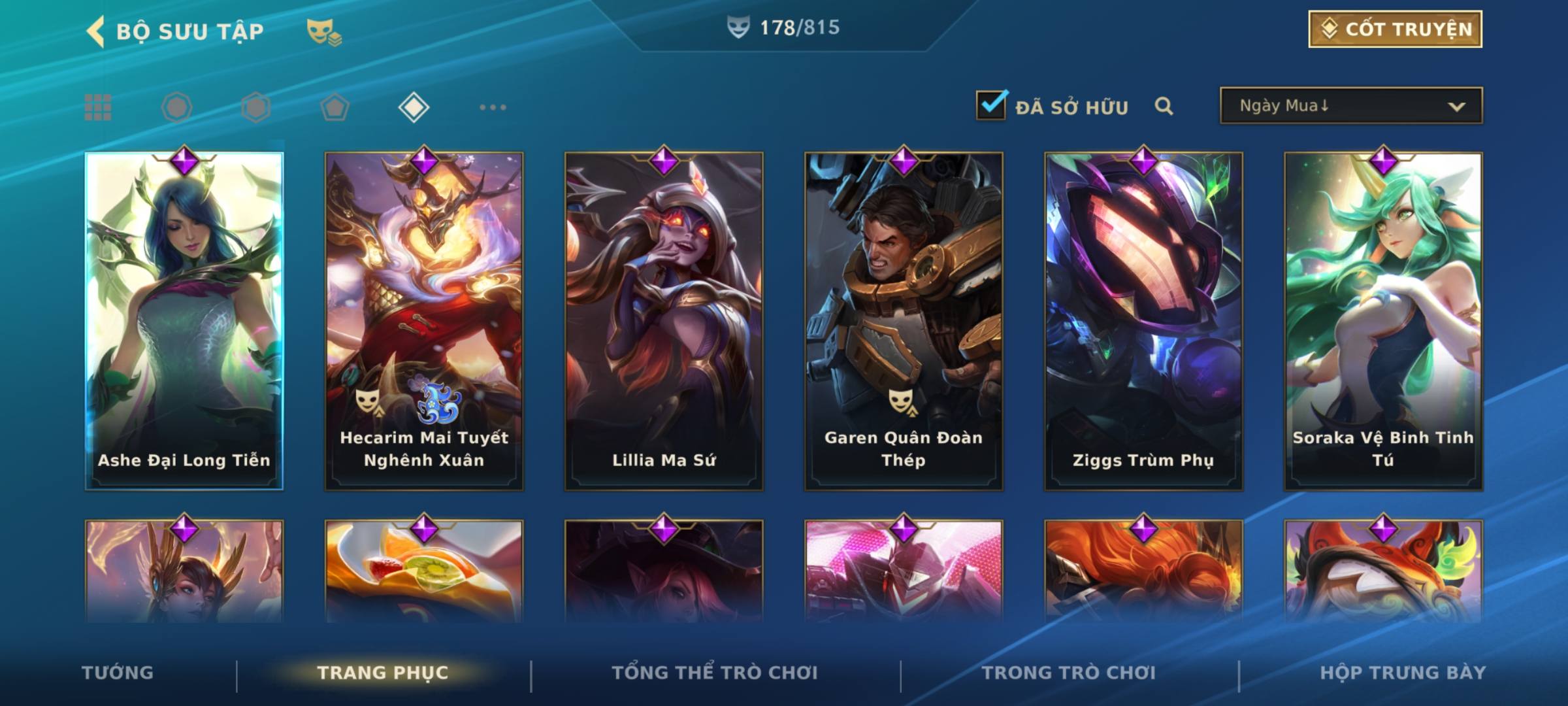Open the three-dots more filters
The image size is (1568, 706).
(493, 107)
